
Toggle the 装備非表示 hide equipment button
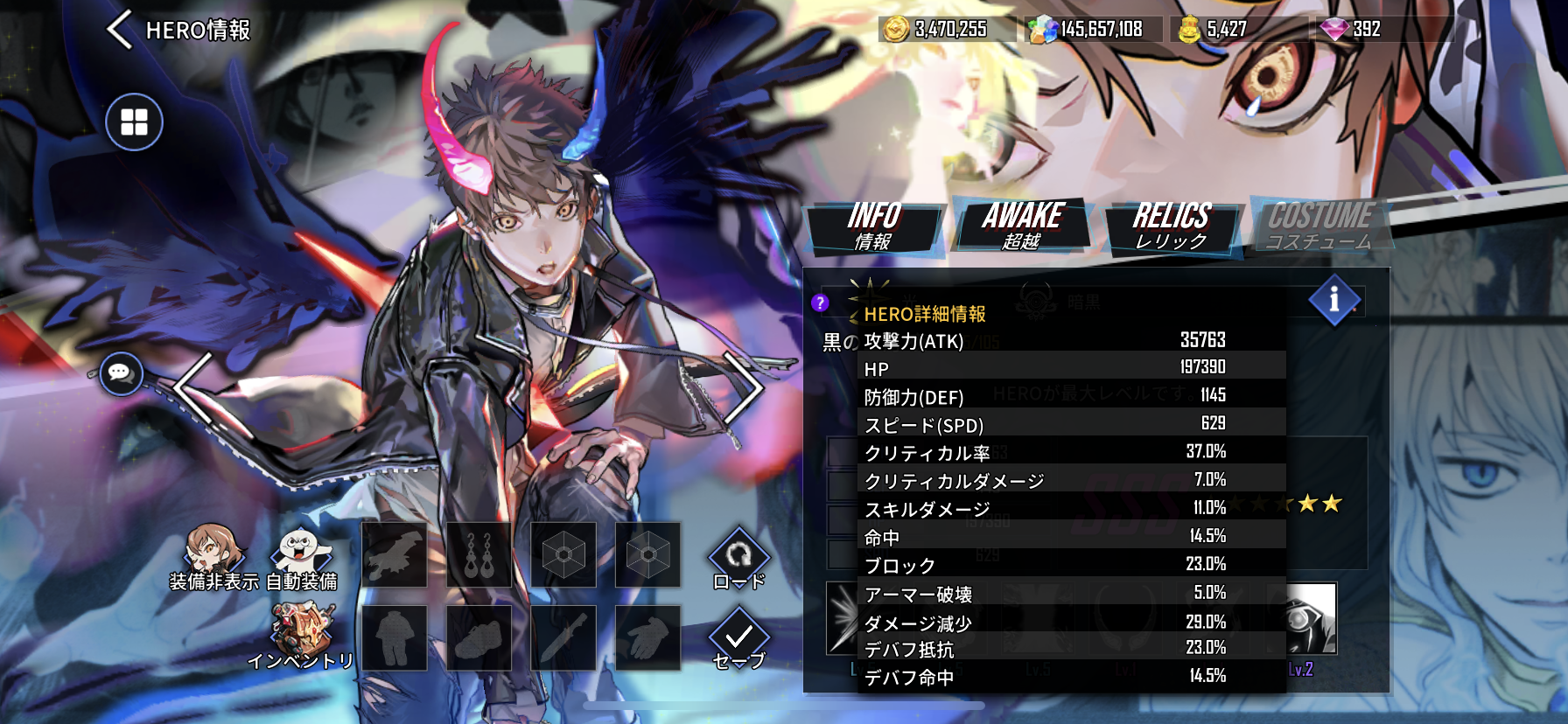click(213, 557)
